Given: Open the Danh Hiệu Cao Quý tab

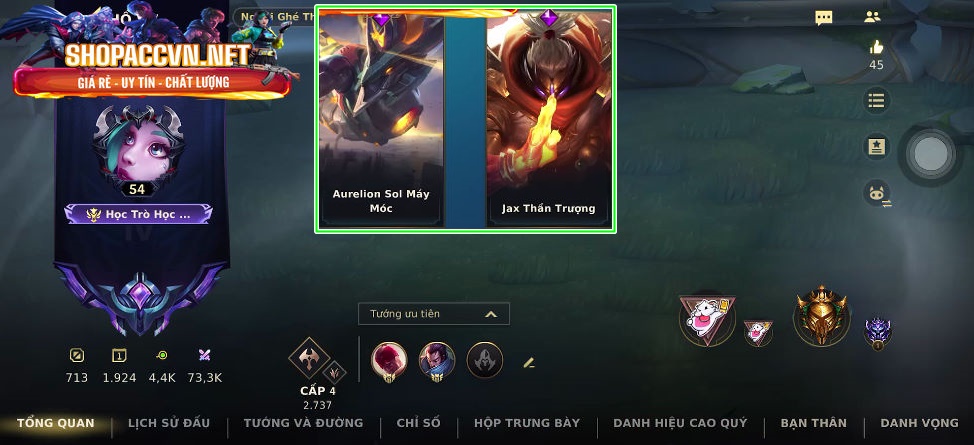Looking at the screenshot, I should tap(680, 423).
